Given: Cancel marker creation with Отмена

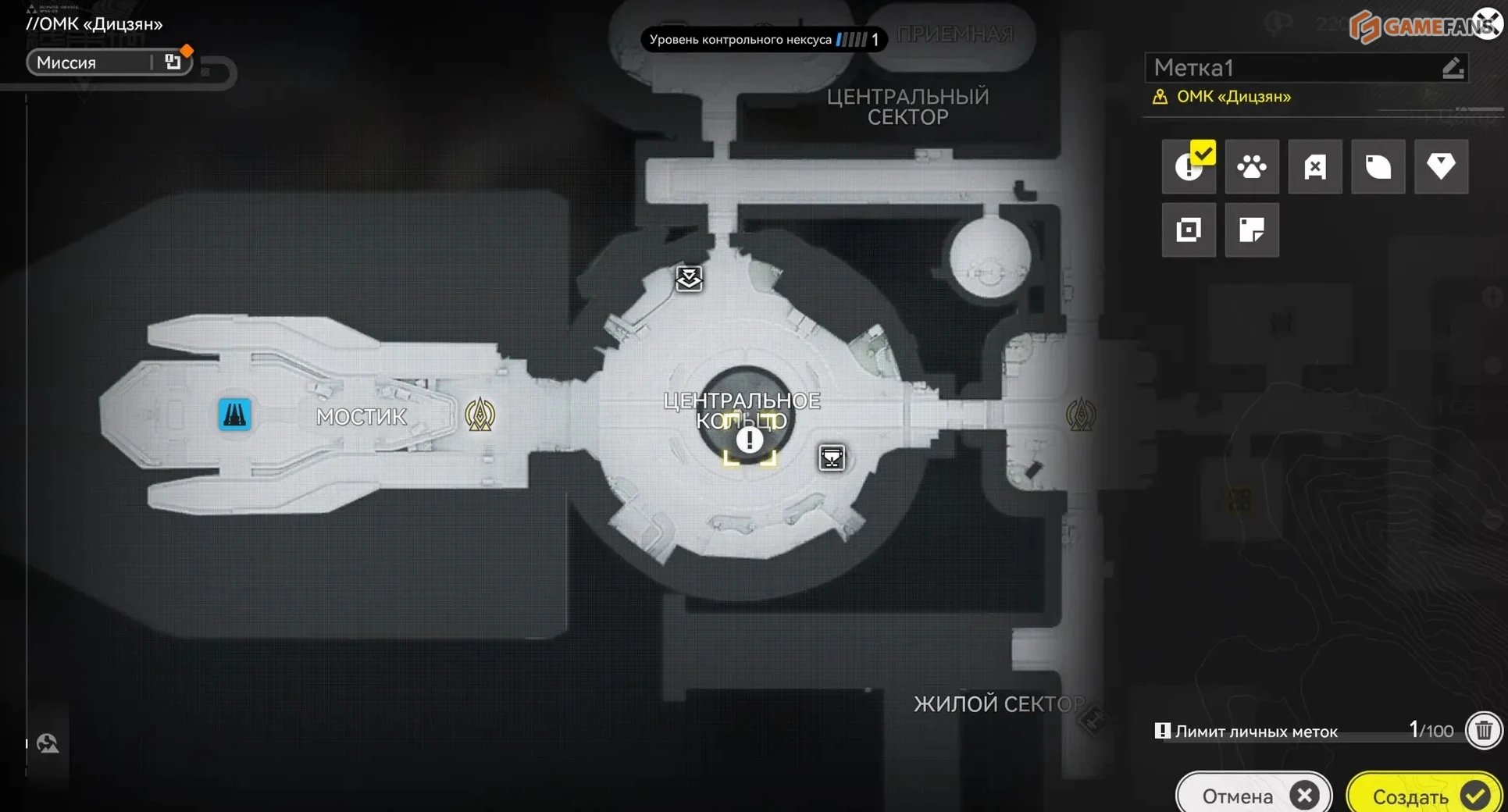Looking at the screenshot, I should (1254, 795).
